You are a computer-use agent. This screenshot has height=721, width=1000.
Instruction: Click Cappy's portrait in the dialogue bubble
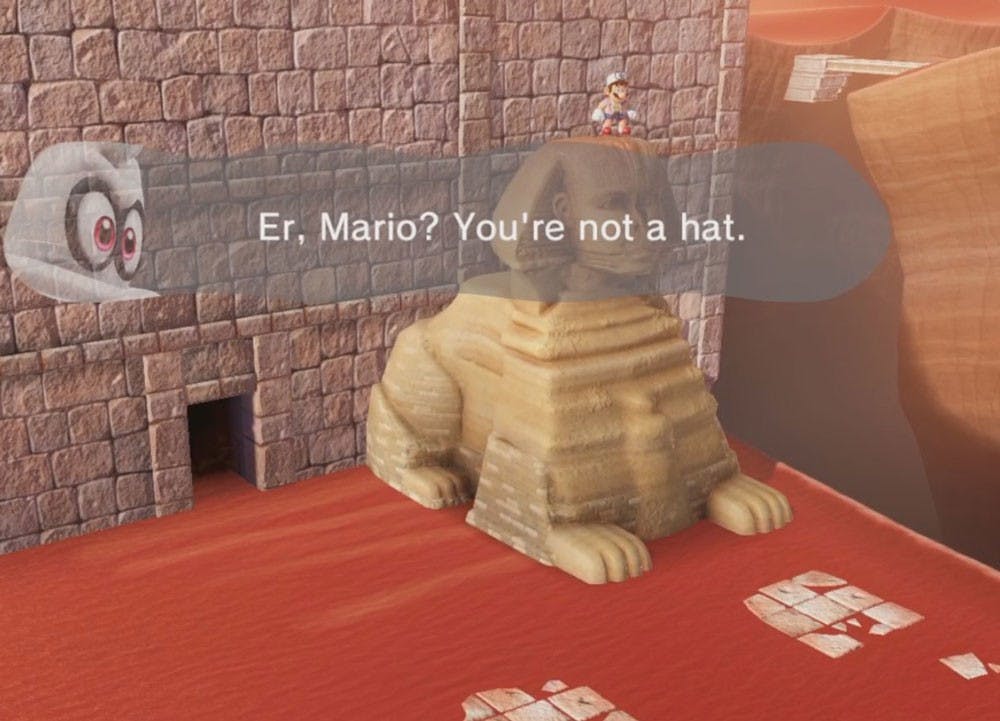88,222
